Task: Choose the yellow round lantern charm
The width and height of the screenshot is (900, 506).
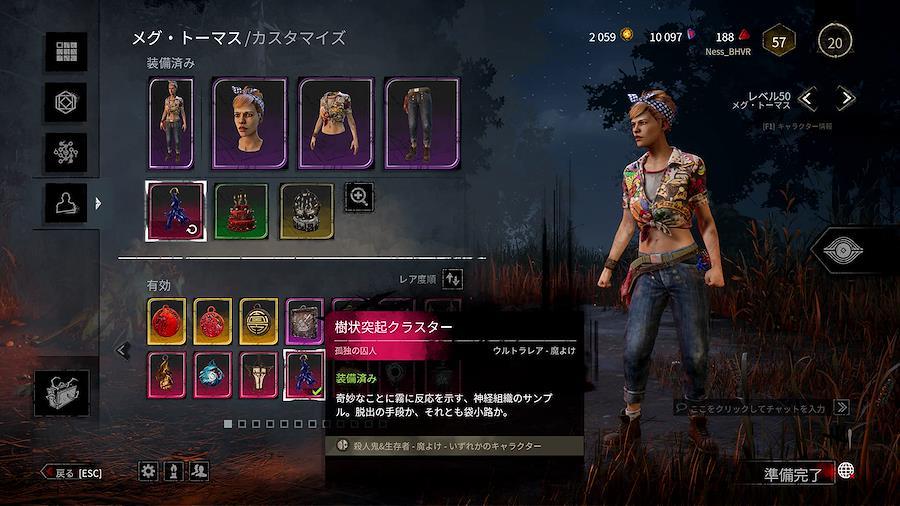Action: pos(258,320)
